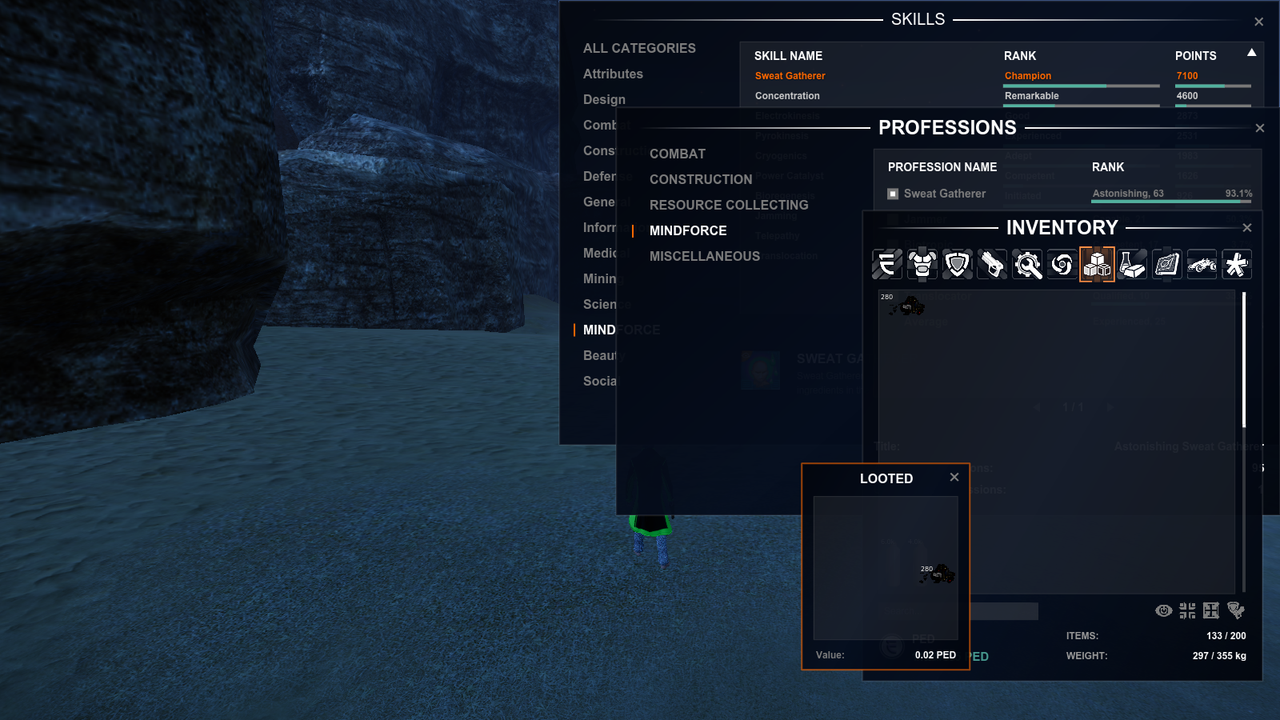1280x720 pixels.
Task: Close the Skills window
Action: pyautogui.click(x=1259, y=22)
